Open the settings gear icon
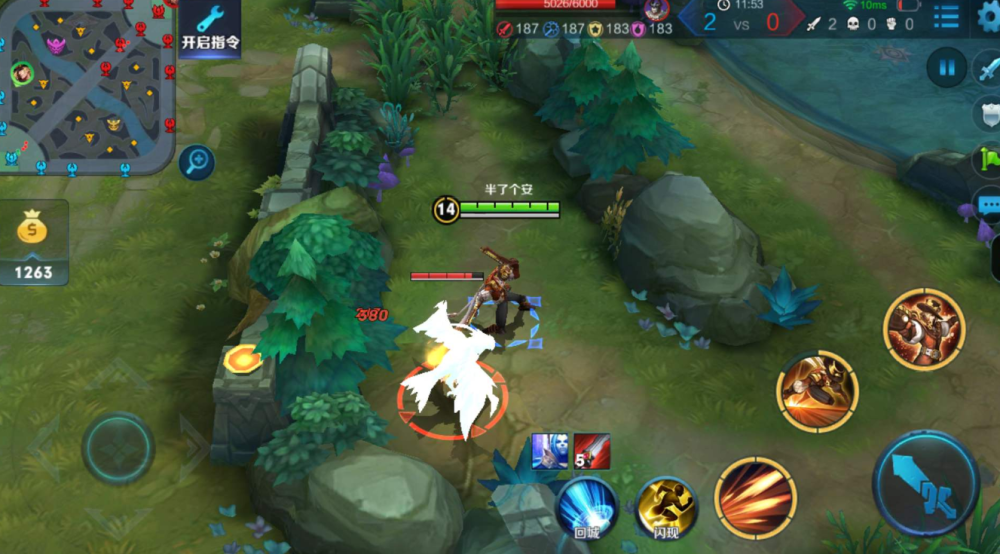Viewport: 1000px width, 554px height. pyautogui.click(x=989, y=18)
